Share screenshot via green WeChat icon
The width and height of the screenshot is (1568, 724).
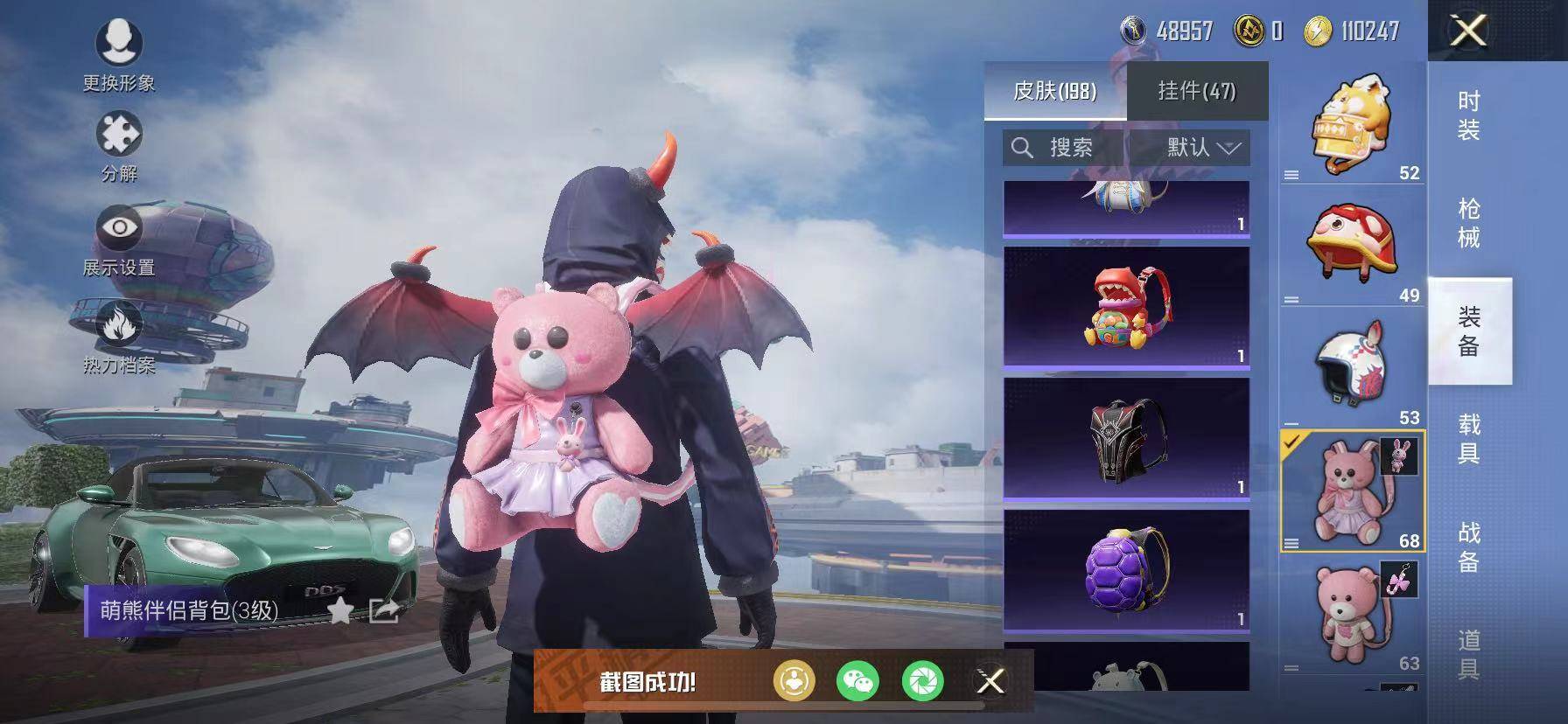coord(857,681)
